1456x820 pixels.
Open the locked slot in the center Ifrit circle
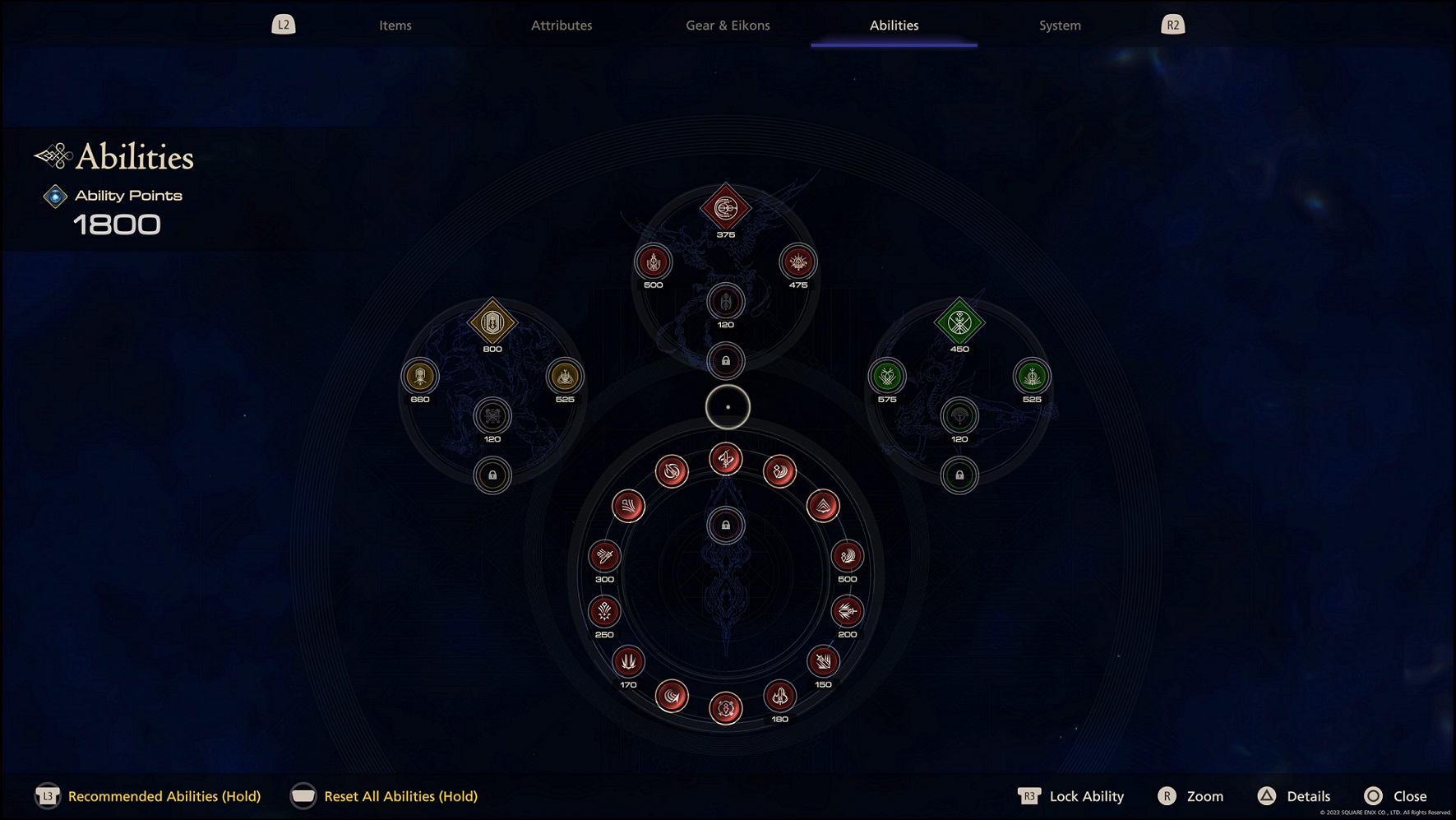(726, 526)
